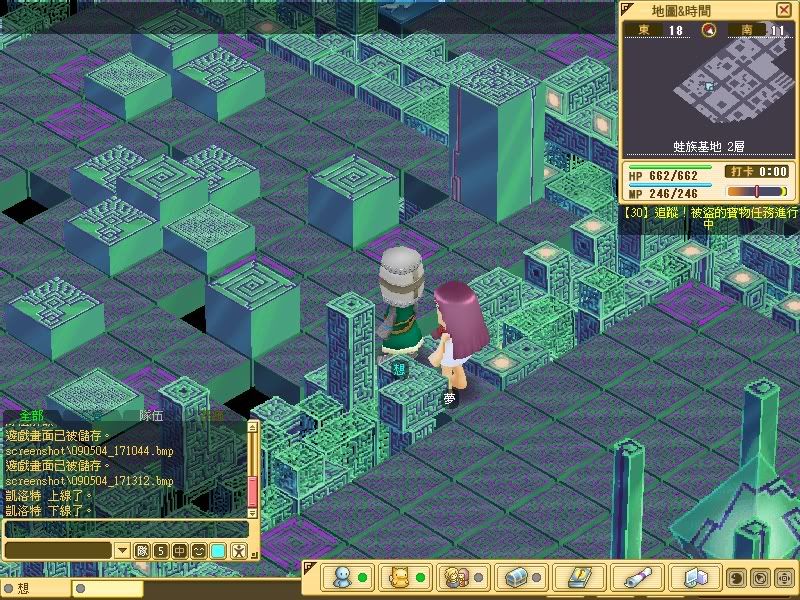Open the rolled scroll quest menu

coord(637,578)
